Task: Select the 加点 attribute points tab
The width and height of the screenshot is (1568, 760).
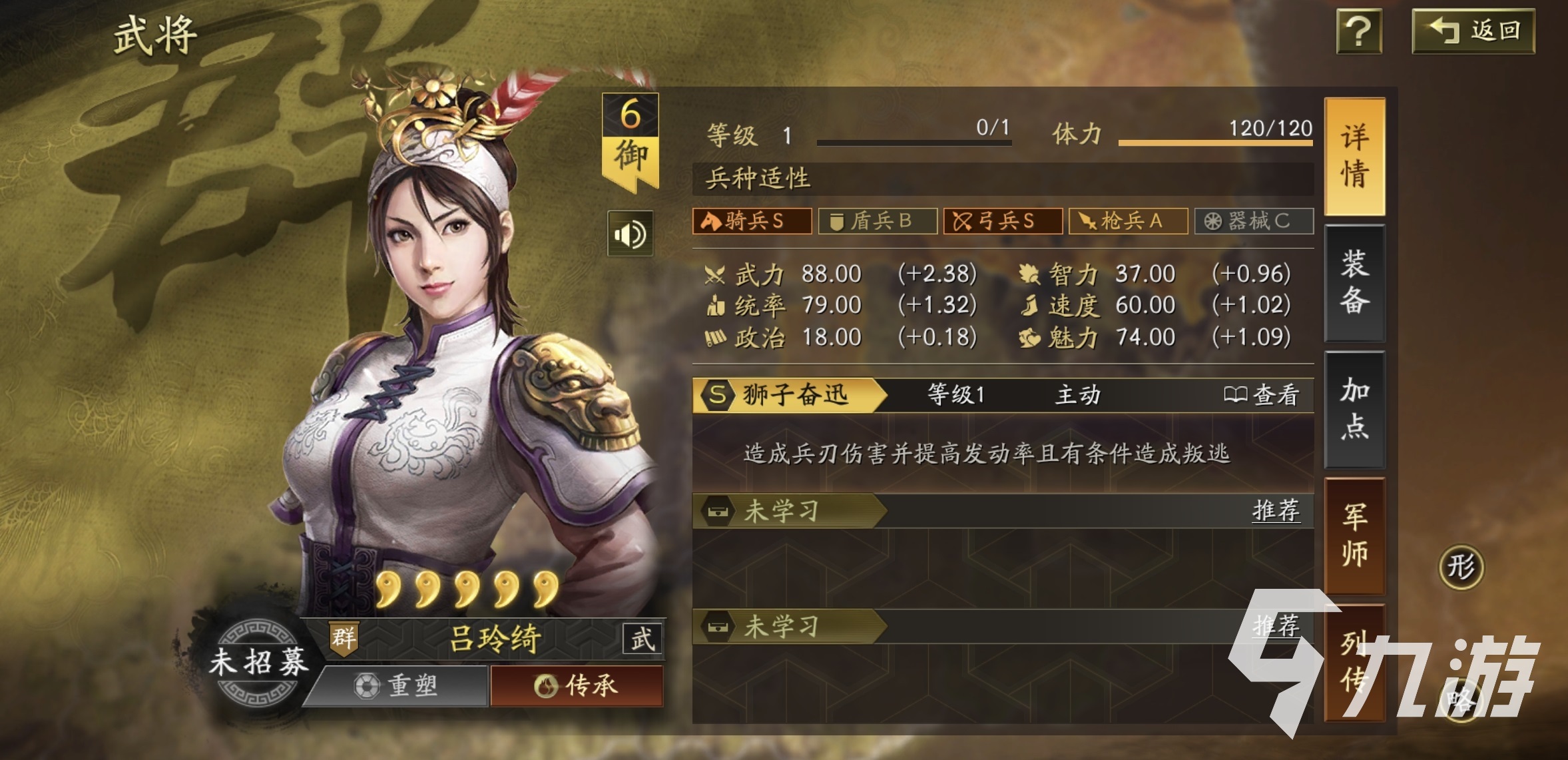Action: coord(1354,409)
